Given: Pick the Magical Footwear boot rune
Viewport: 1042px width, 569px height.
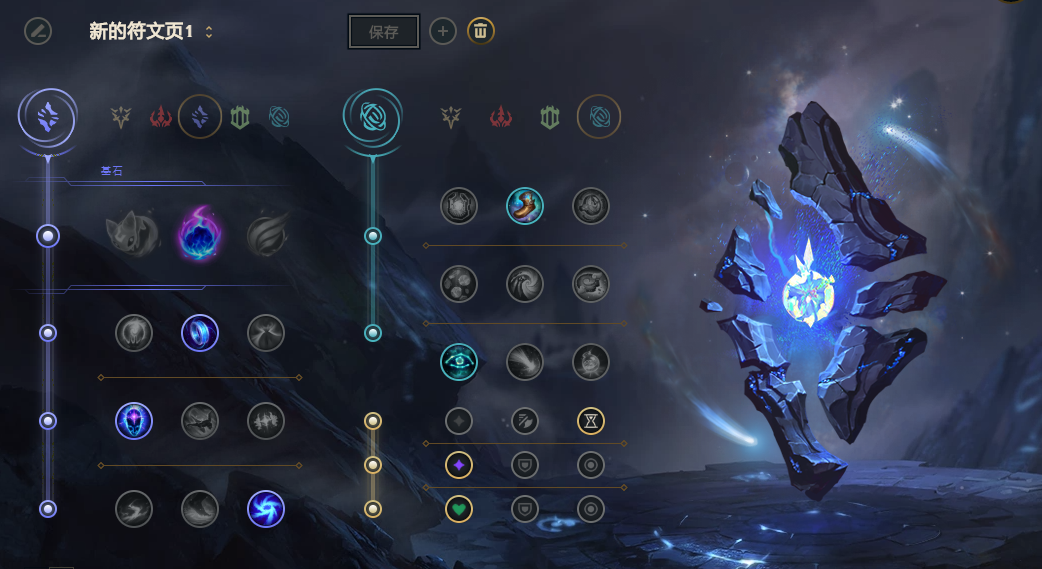Looking at the screenshot, I should [525, 206].
